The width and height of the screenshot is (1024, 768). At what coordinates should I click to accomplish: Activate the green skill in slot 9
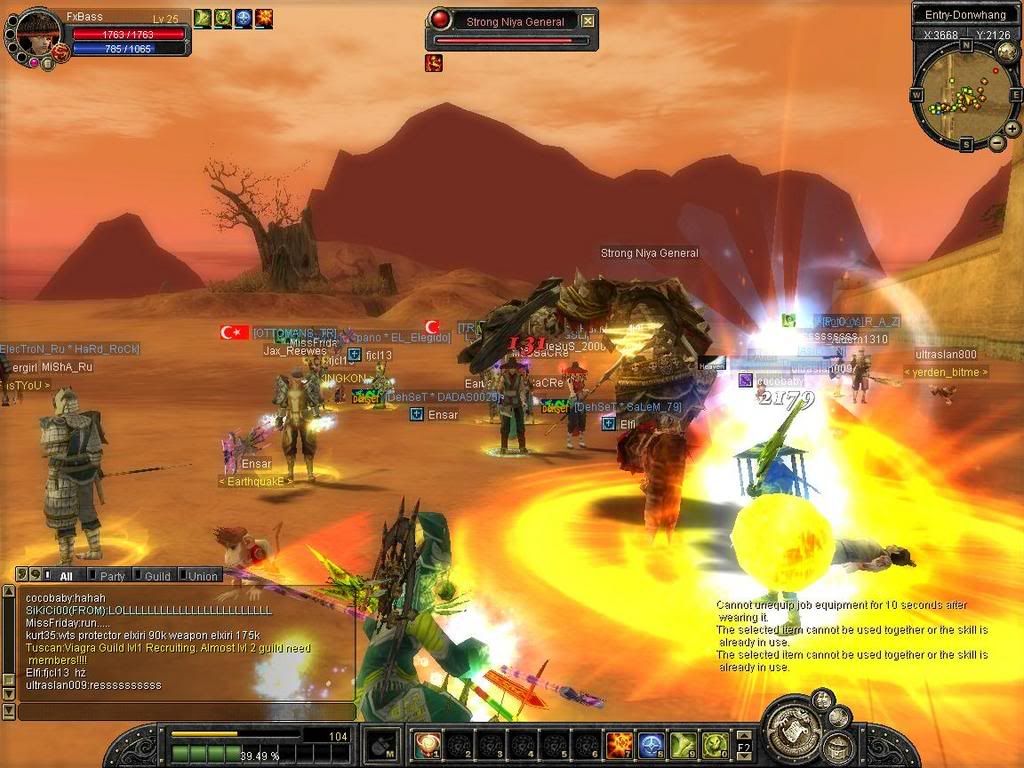coord(683,744)
